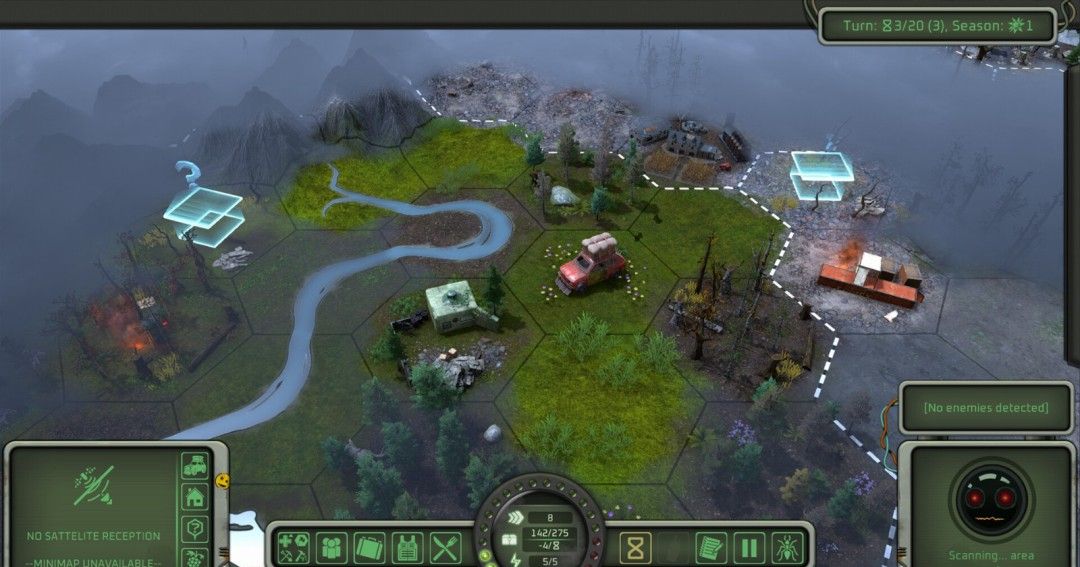
Task: Open the notes journal
Action: (x=710, y=547)
